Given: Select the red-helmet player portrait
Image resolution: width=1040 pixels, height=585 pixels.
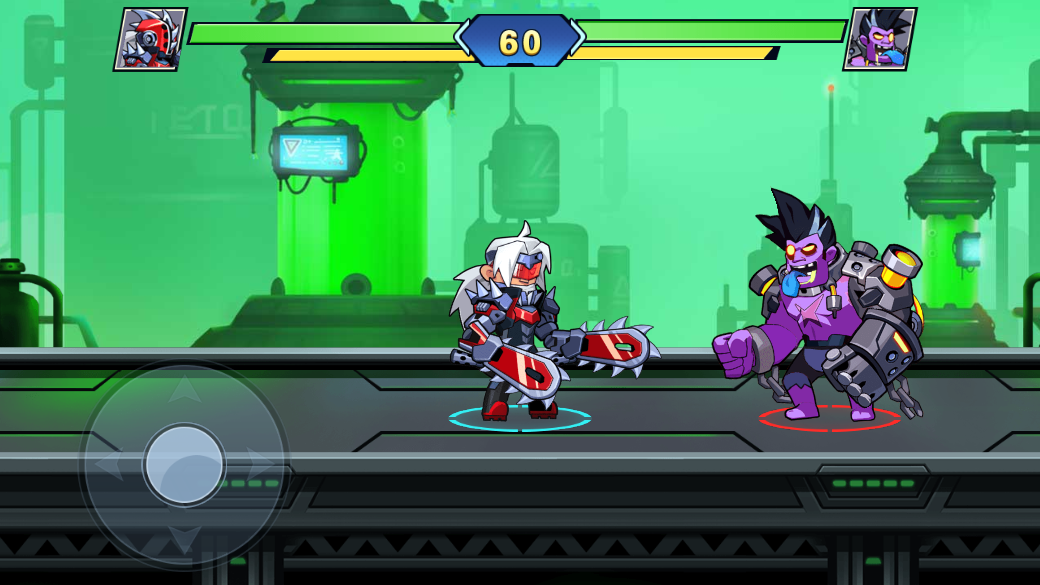Looking at the screenshot, I should point(150,40).
